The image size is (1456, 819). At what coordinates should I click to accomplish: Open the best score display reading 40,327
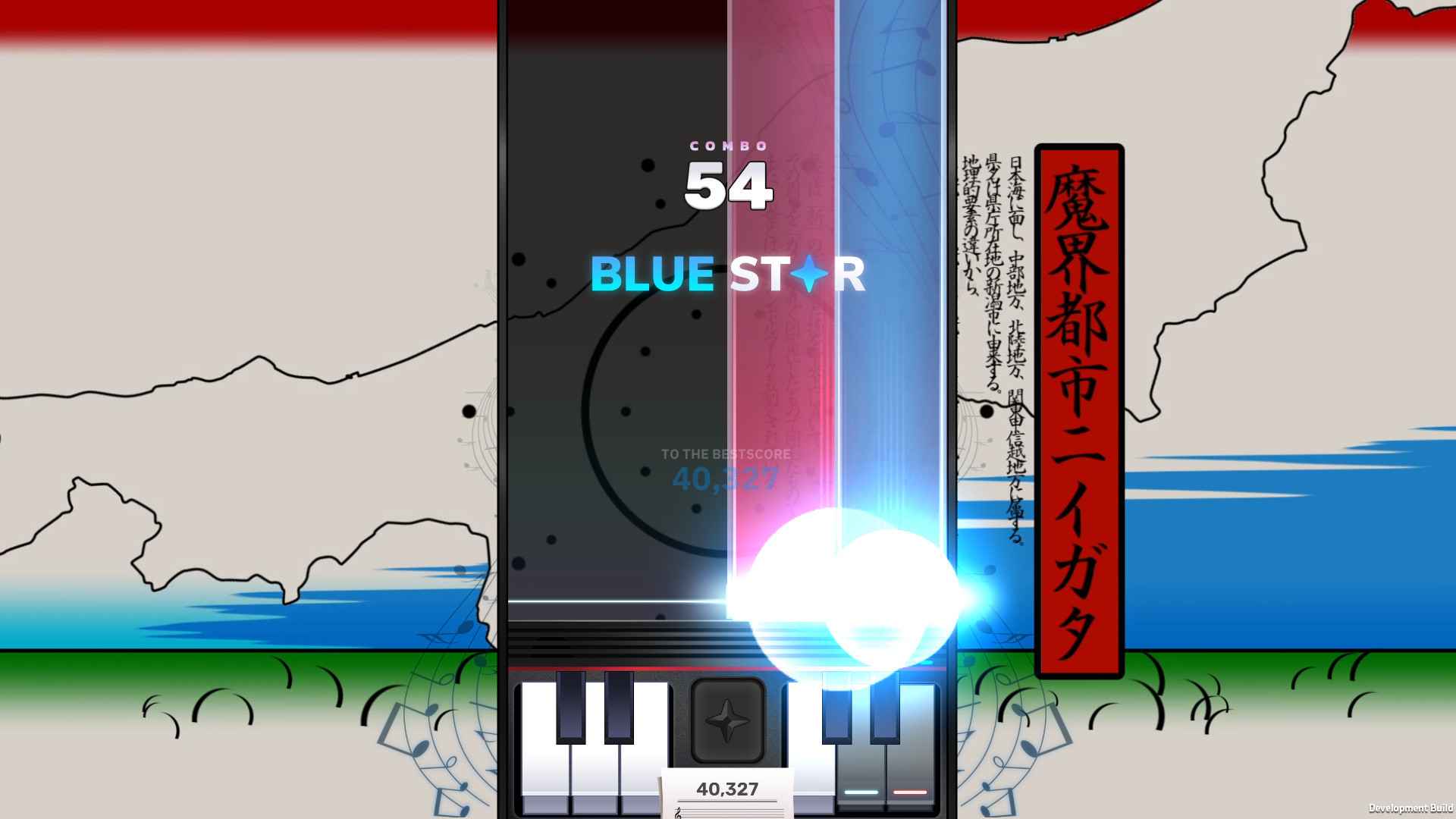pos(726,478)
